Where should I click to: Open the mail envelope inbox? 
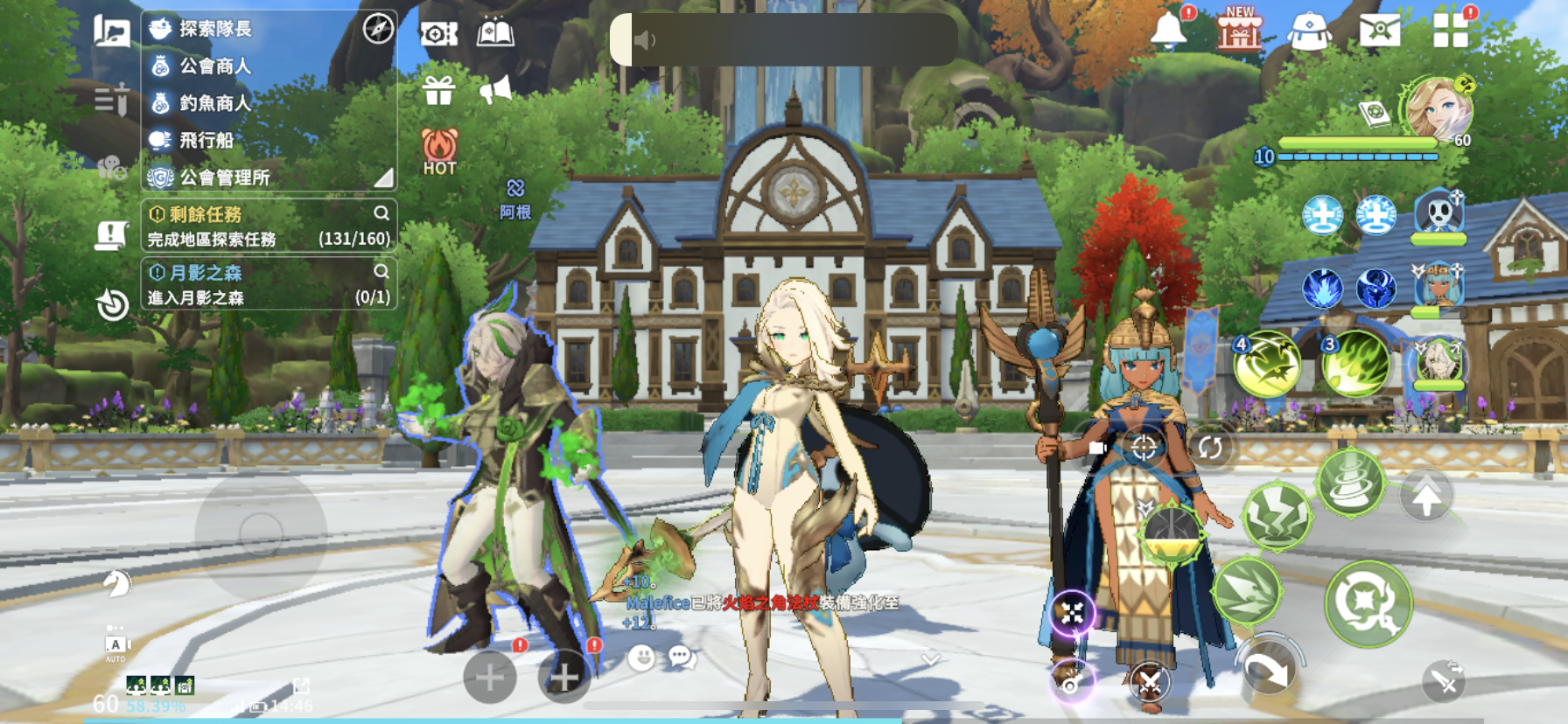(1379, 31)
